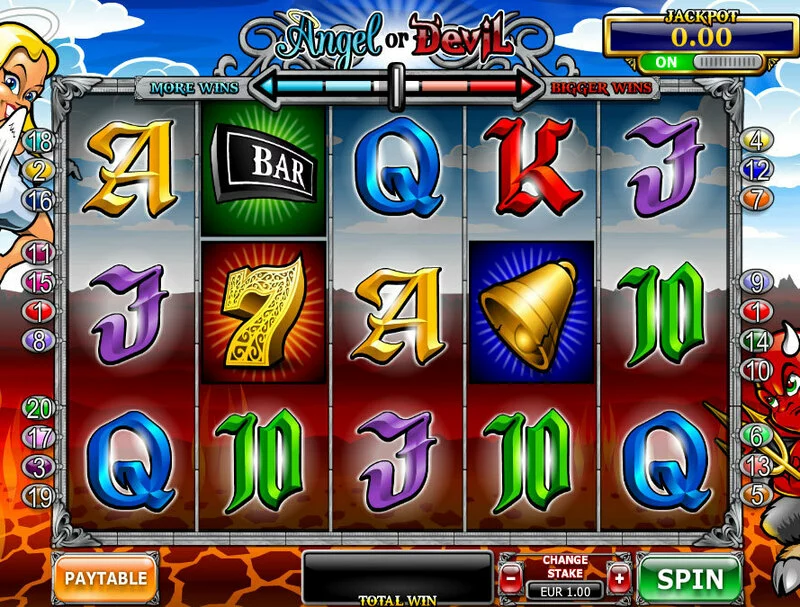Screen dimensions: 800x607
Task: Increase stake with the plus button
Action: (619, 578)
